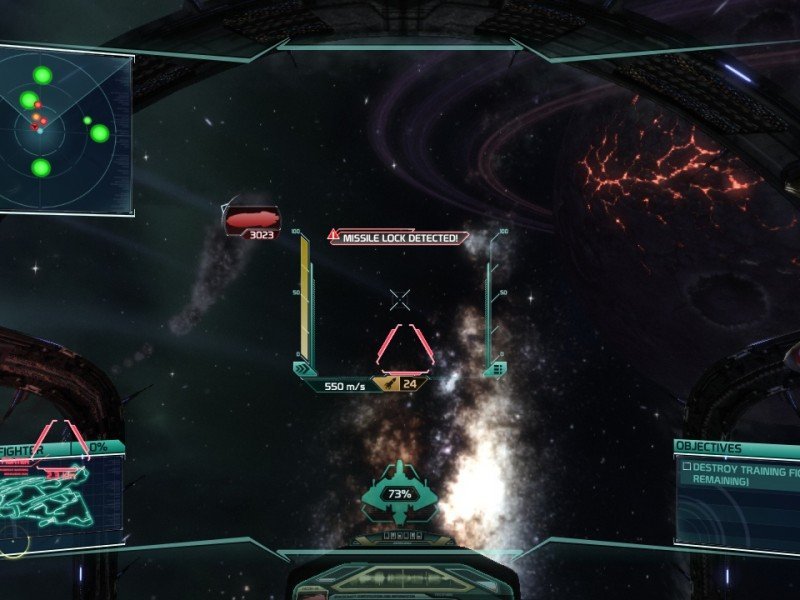The height and width of the screenshot is (600, 800).
Task: Select the missile weapon icon
Action: [385, 384]
